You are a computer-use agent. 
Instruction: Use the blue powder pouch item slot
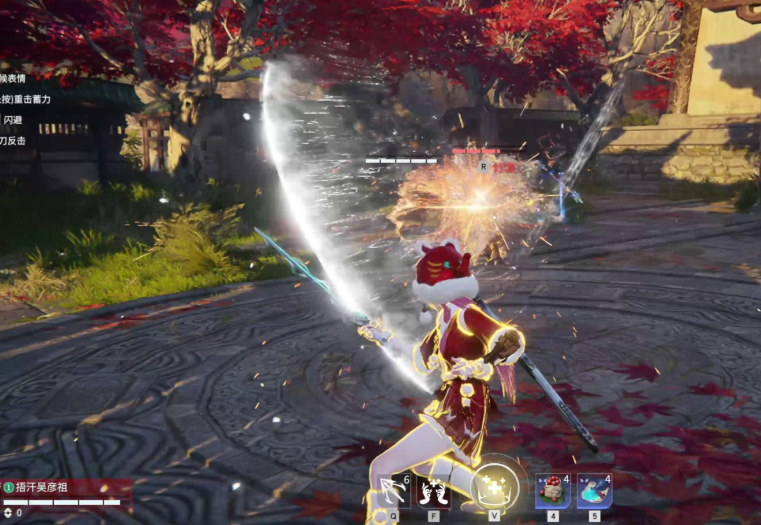pyautogui.click(x=594, y=491)
